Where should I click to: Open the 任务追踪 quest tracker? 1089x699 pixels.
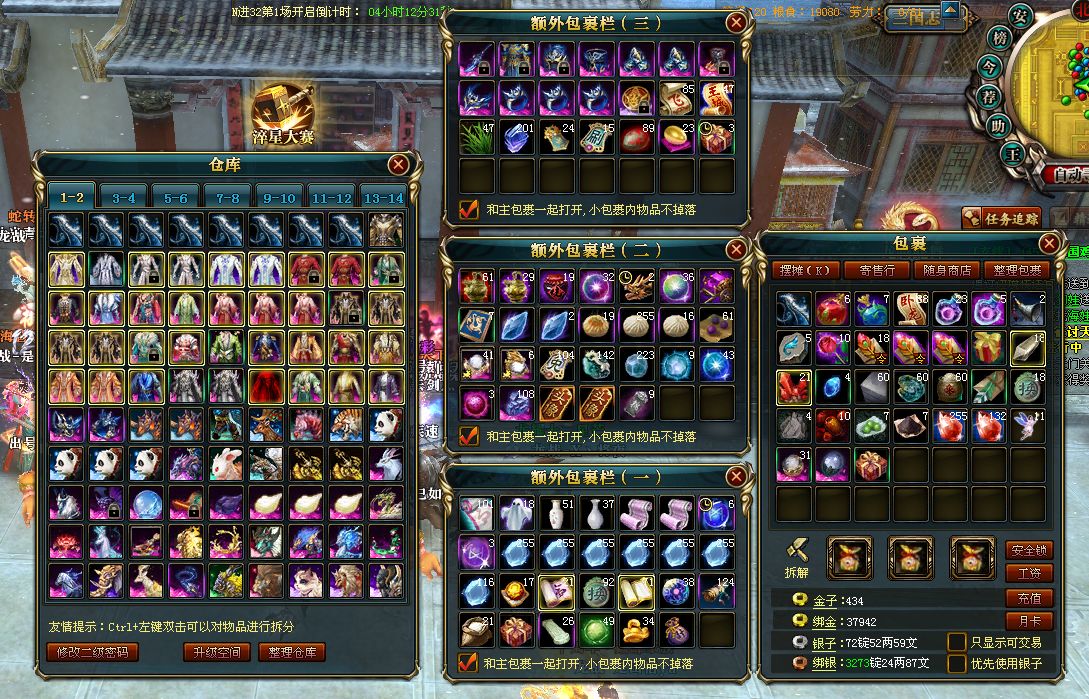pos(1001,218)
